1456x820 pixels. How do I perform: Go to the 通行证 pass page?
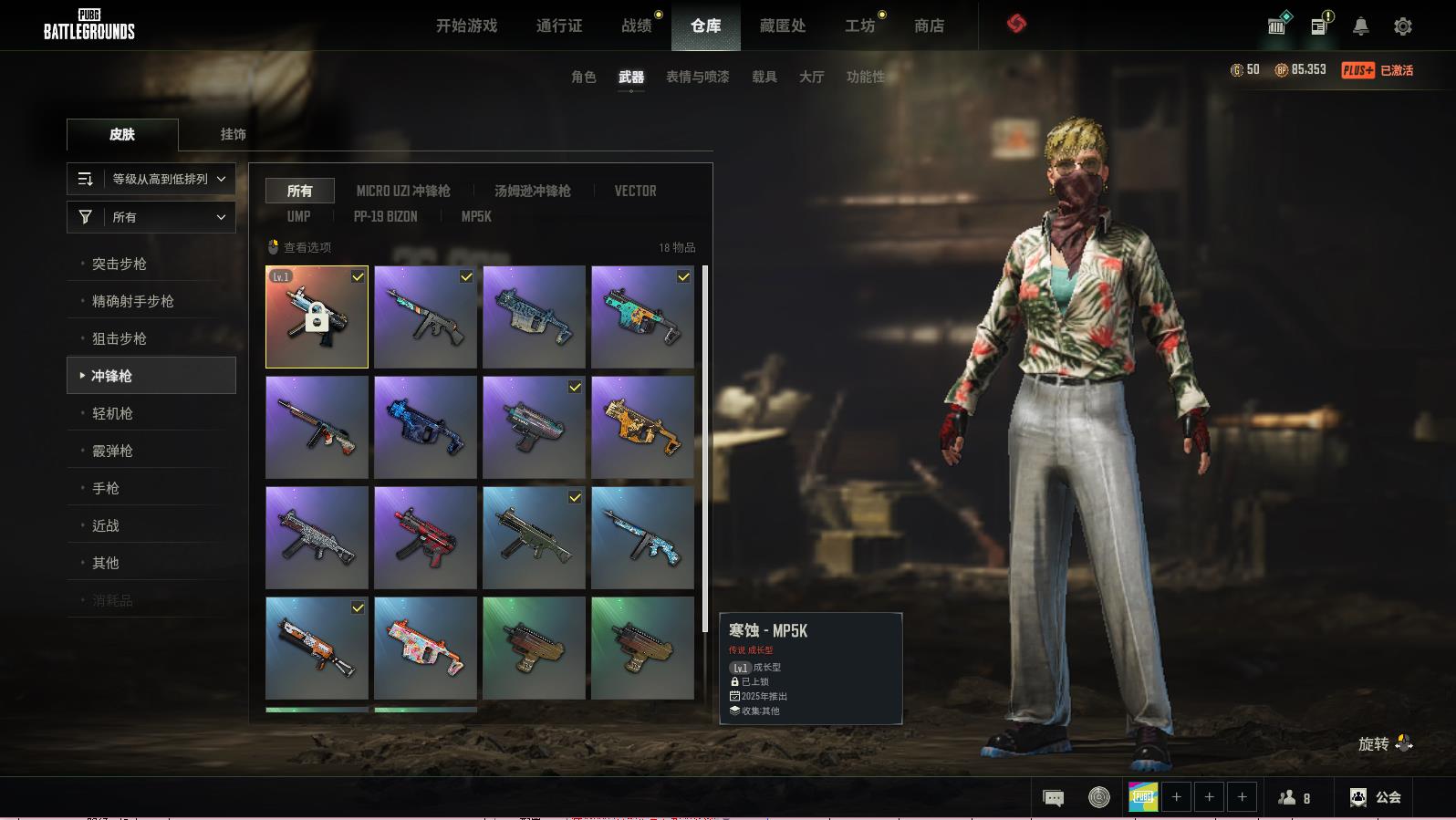[558, 26]
